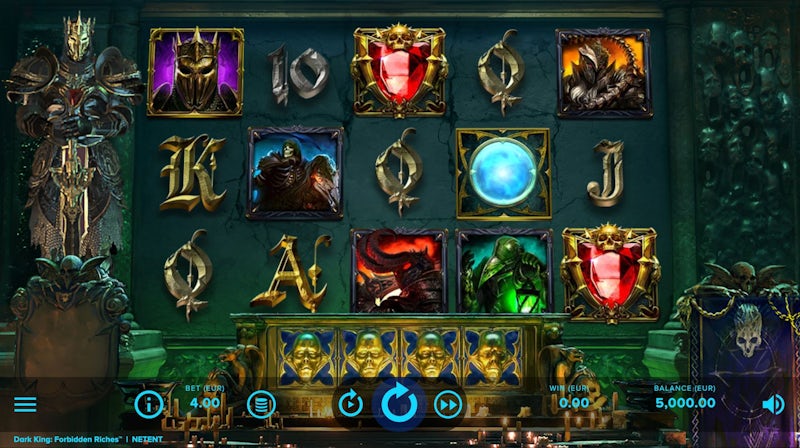Show the game info paytable
This screenshot has height=448, width=800.
(149, 404)
